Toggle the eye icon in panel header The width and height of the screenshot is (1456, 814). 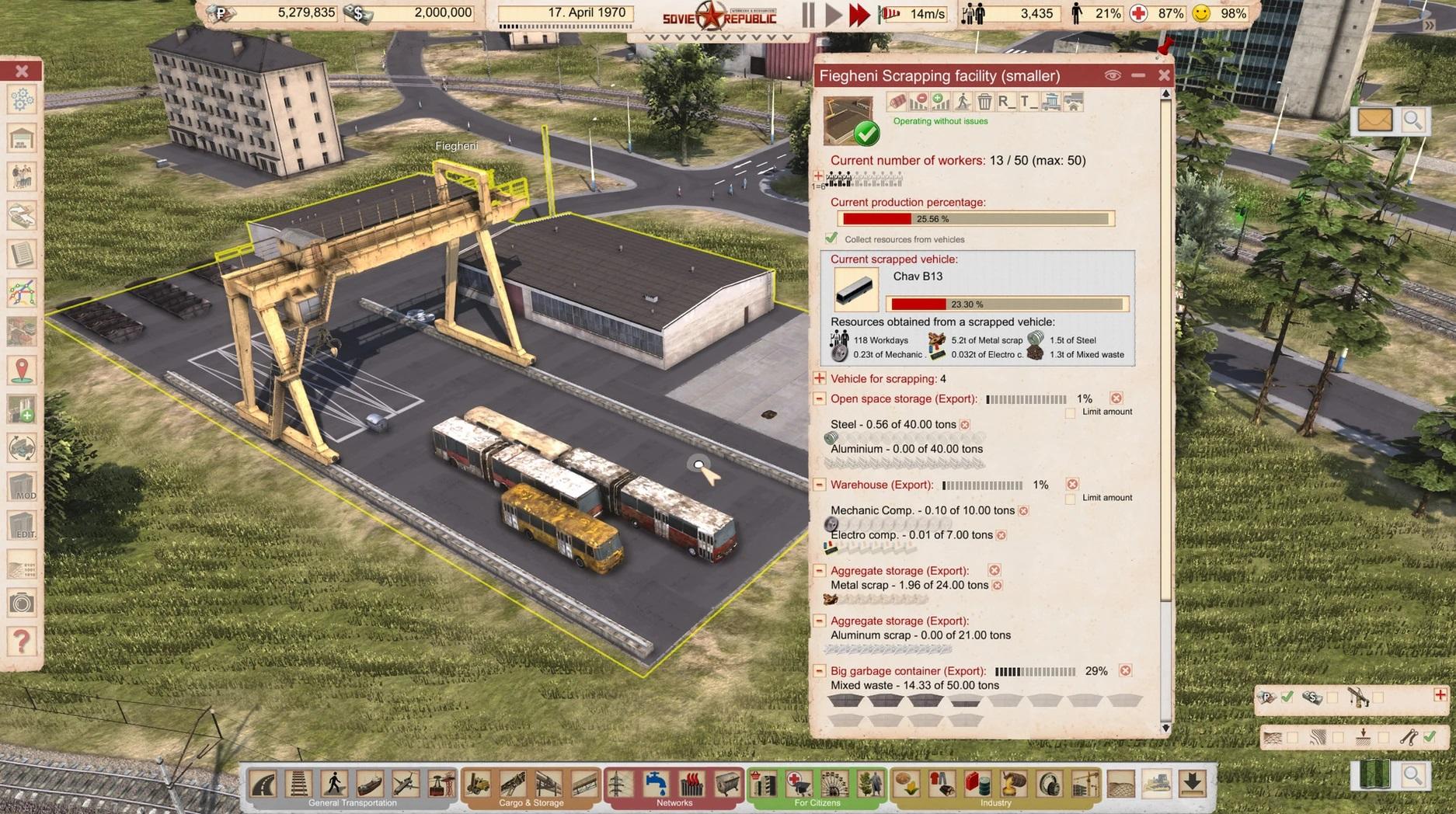pyautogui.click(x=1113, y=75)
